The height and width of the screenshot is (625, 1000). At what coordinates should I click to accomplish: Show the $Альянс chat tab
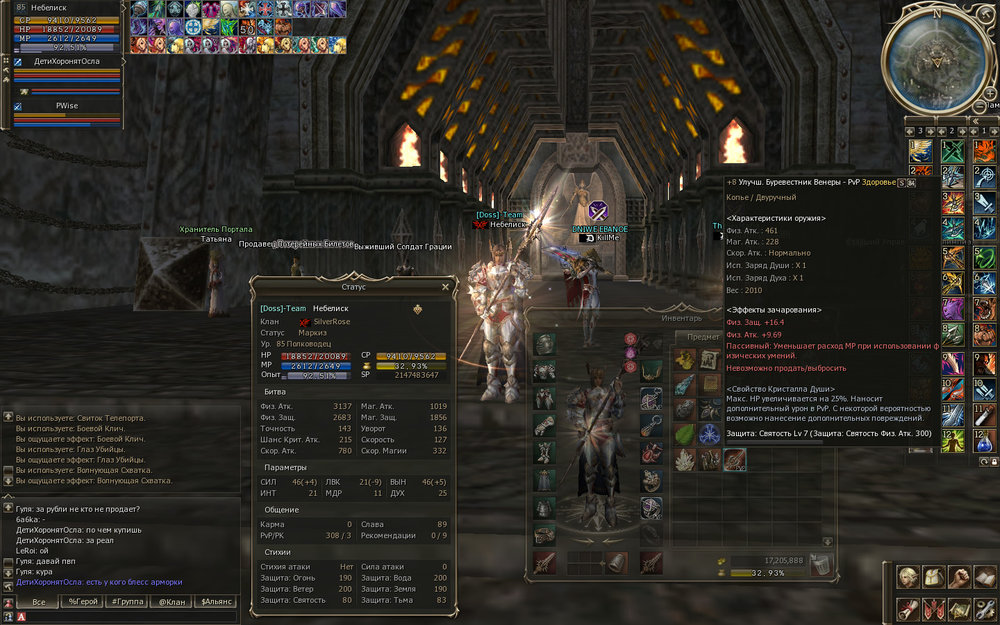(x=217, y=601)
